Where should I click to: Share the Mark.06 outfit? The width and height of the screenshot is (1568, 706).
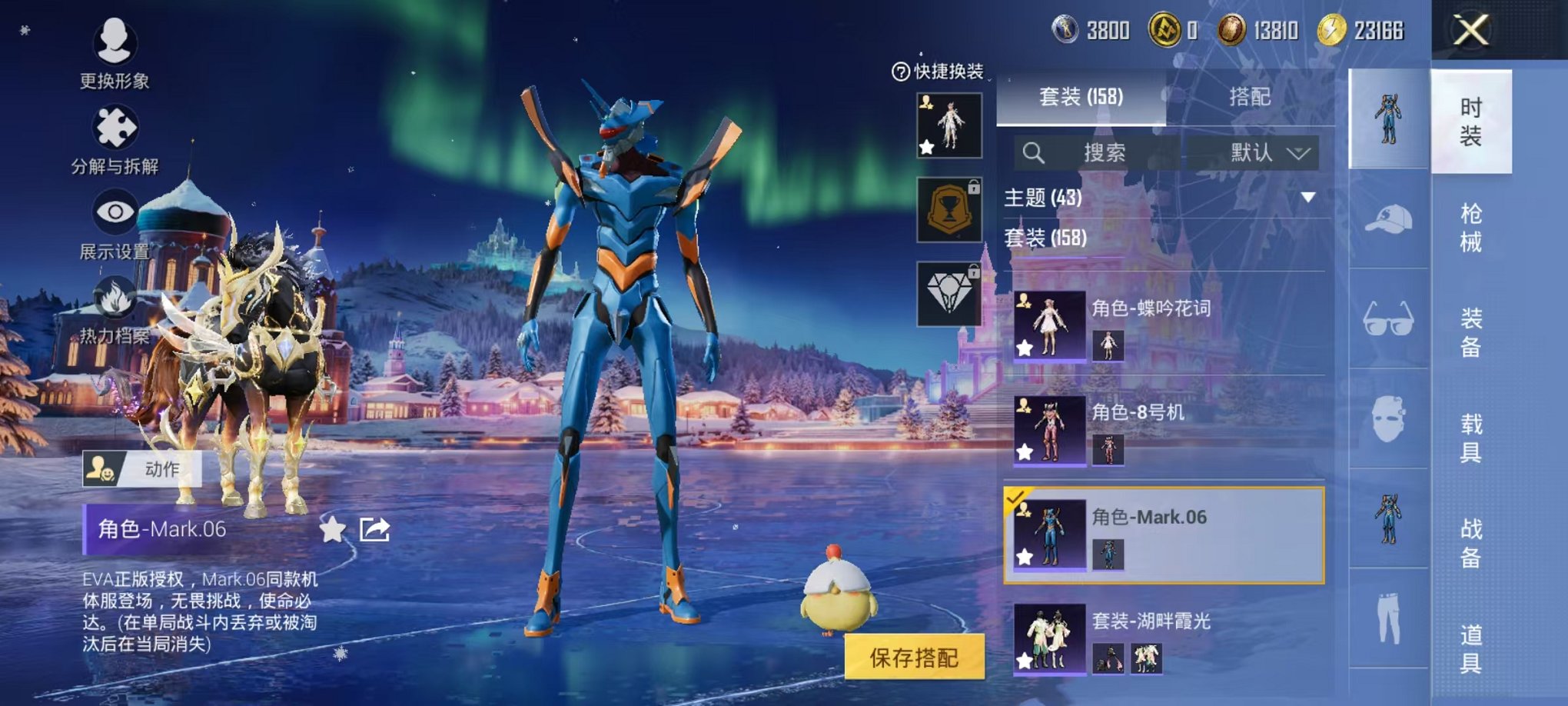click(x=375, y=529)
